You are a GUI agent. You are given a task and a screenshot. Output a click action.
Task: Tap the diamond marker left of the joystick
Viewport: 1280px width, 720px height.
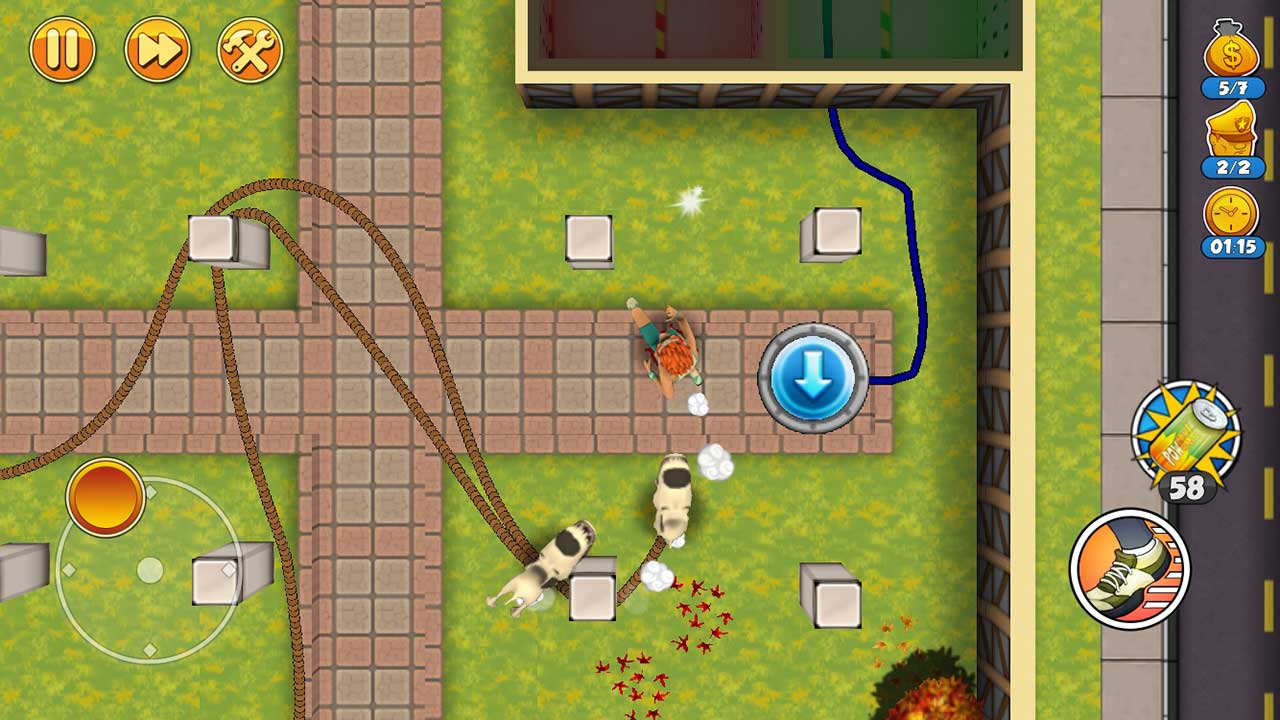(x=68, y=570)
